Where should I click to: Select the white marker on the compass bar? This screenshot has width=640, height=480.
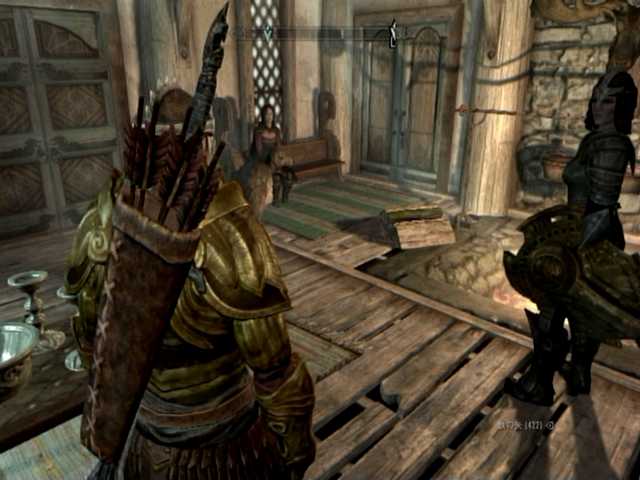(x=393, y=34)
